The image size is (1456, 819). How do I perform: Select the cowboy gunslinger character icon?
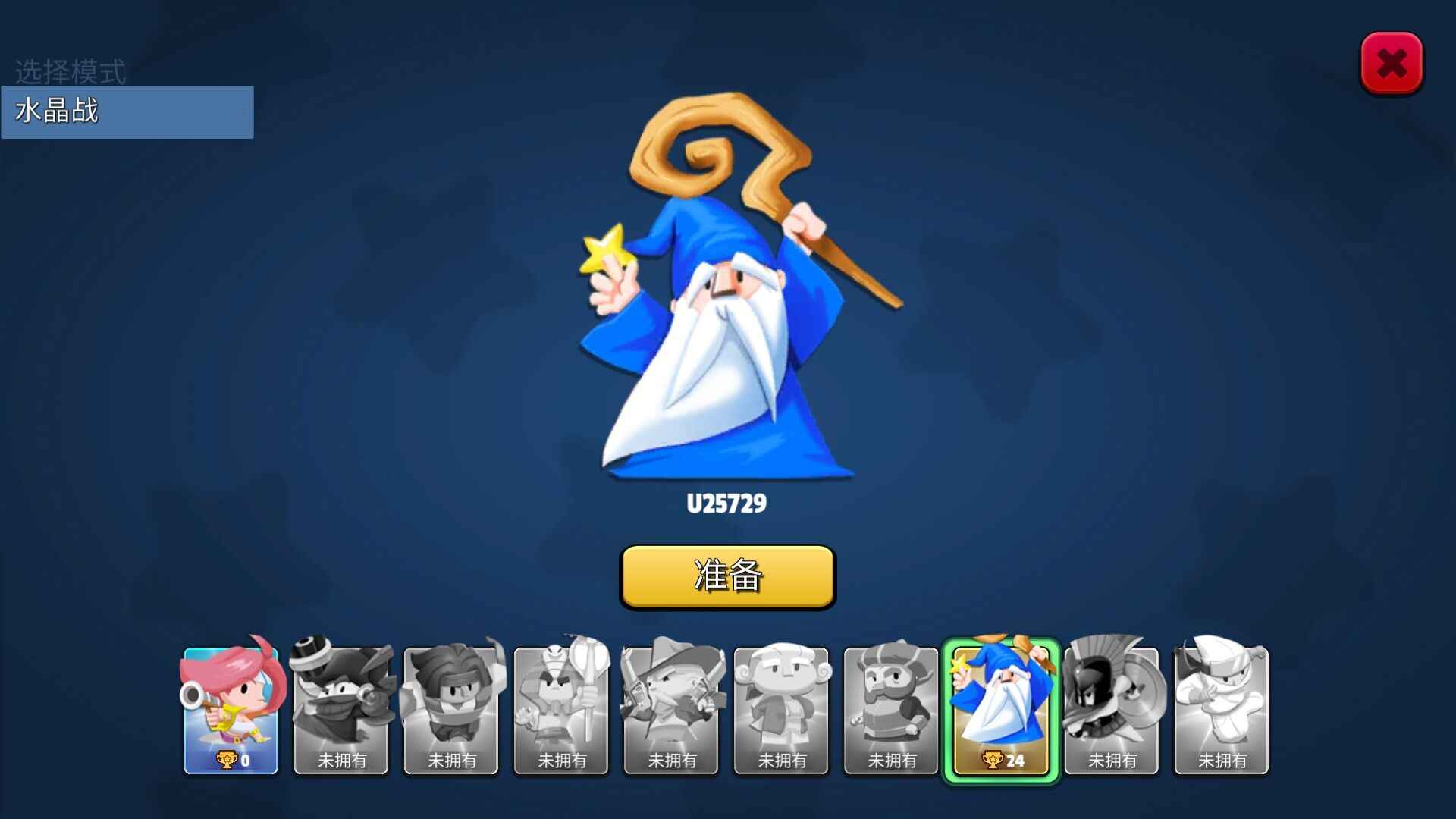[x=670, y=705]
